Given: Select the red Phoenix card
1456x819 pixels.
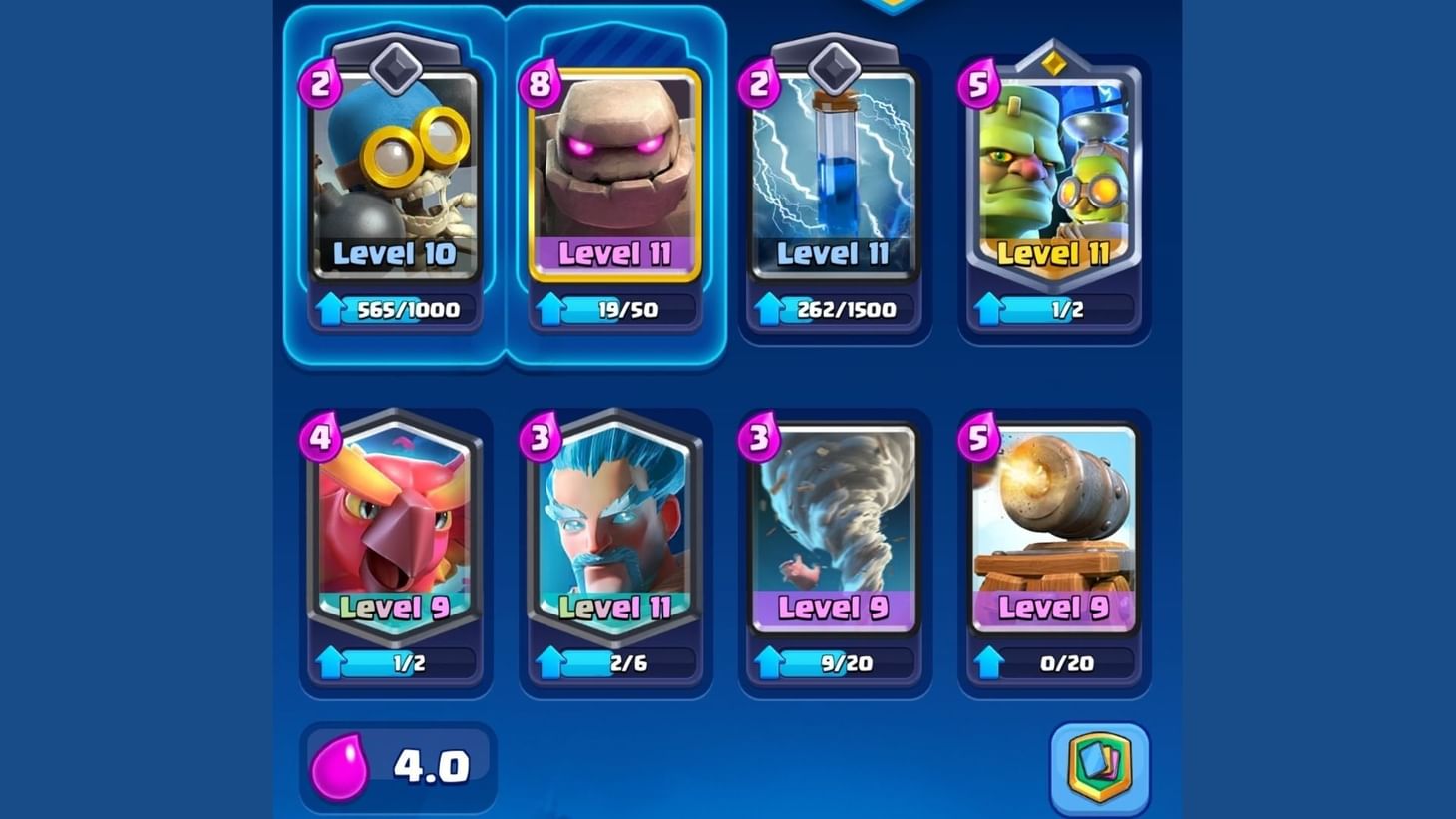Looking at the screenshot, I should 395,524.
